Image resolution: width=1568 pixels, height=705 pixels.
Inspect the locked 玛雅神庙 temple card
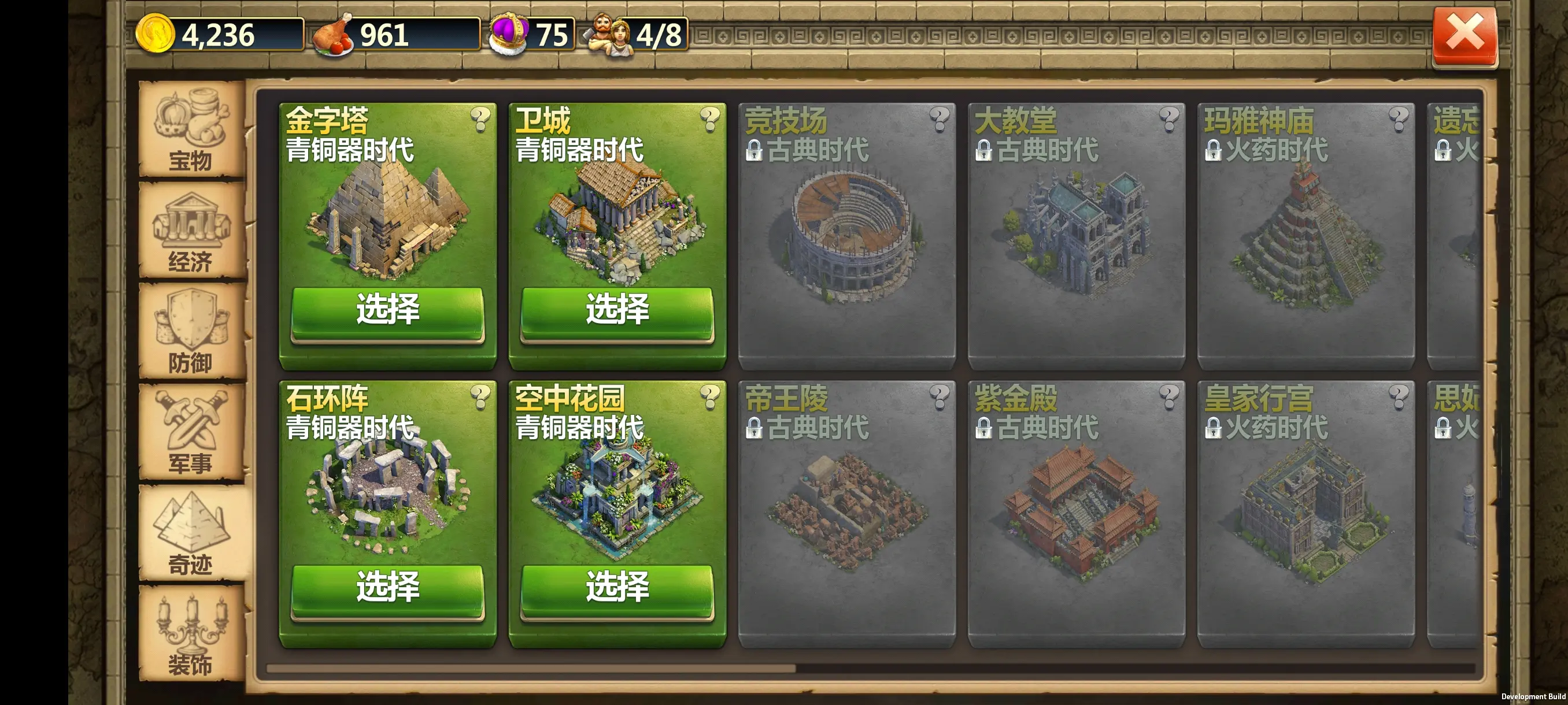(x=1306, y=238)
